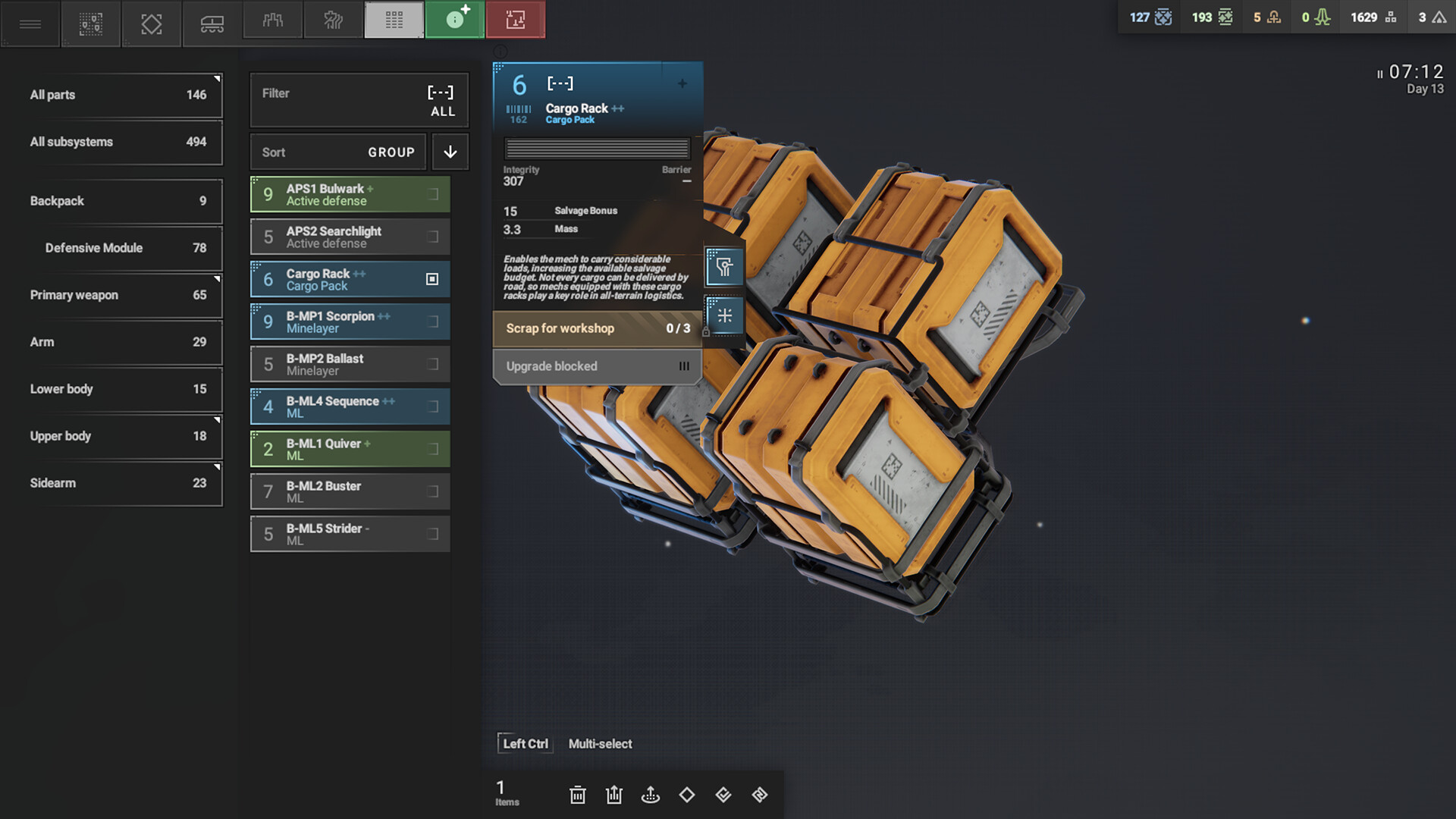Click the trash can icon in bottom toolbar
Screen dimensions: 1456x819
578,795
